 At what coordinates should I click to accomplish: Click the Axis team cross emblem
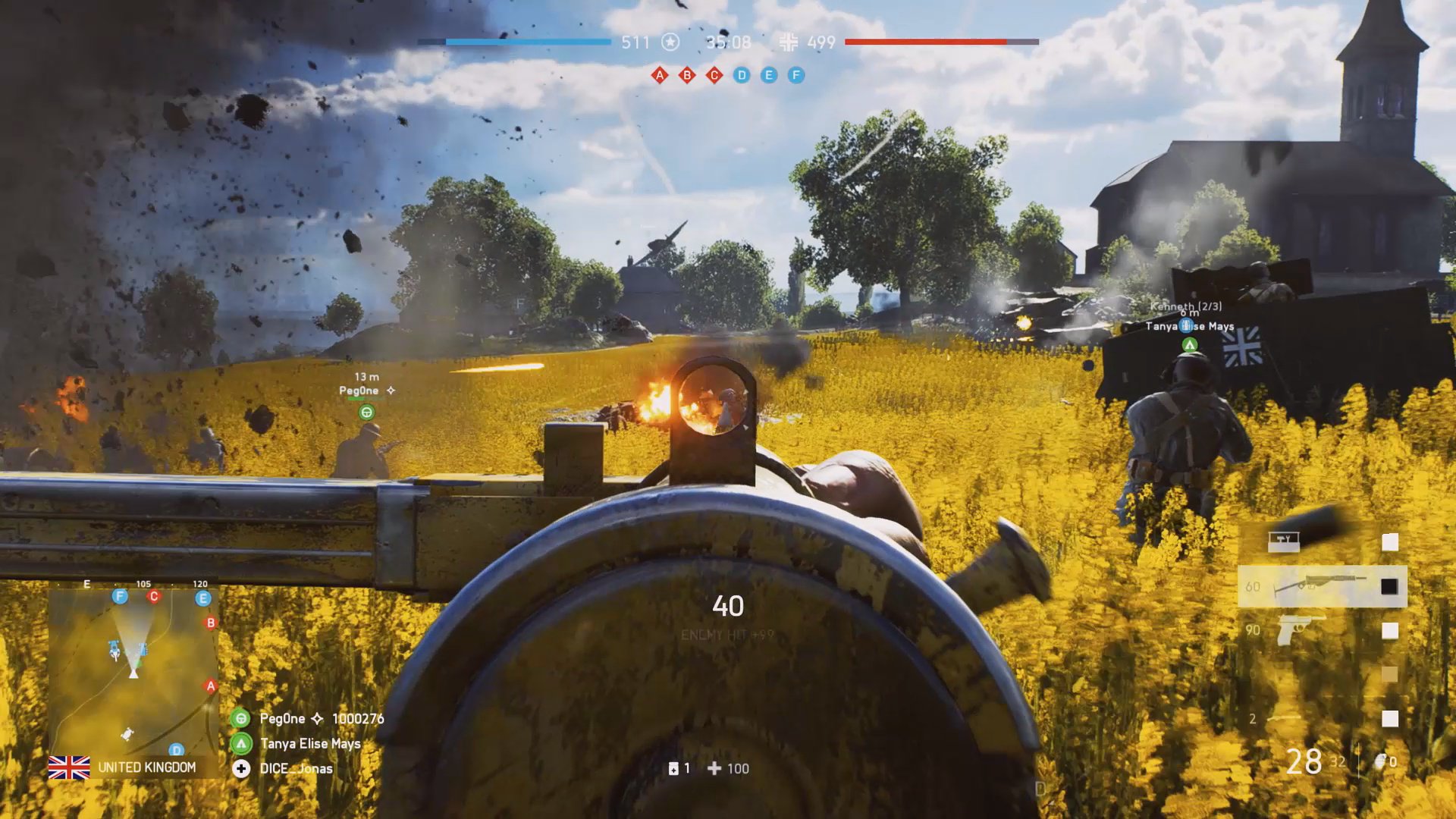(x=789, y=42)
